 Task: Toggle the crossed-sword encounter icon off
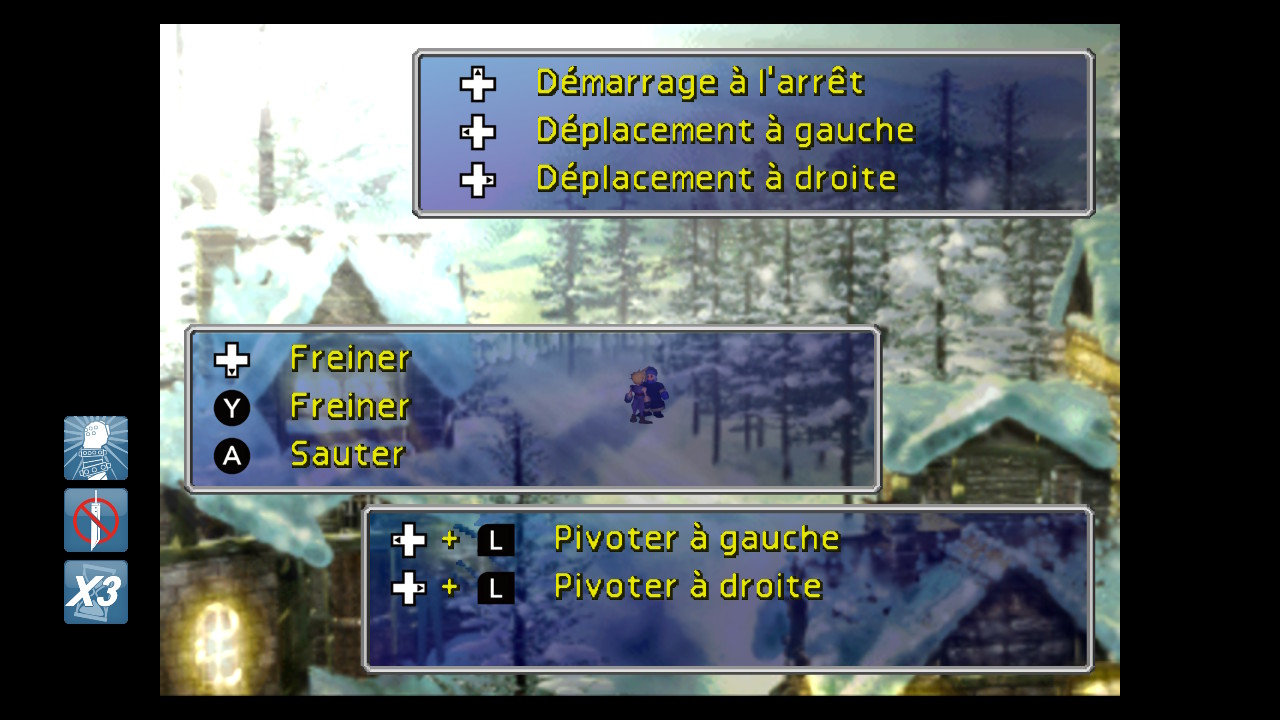pyautogui.click(x=96, y=520)
